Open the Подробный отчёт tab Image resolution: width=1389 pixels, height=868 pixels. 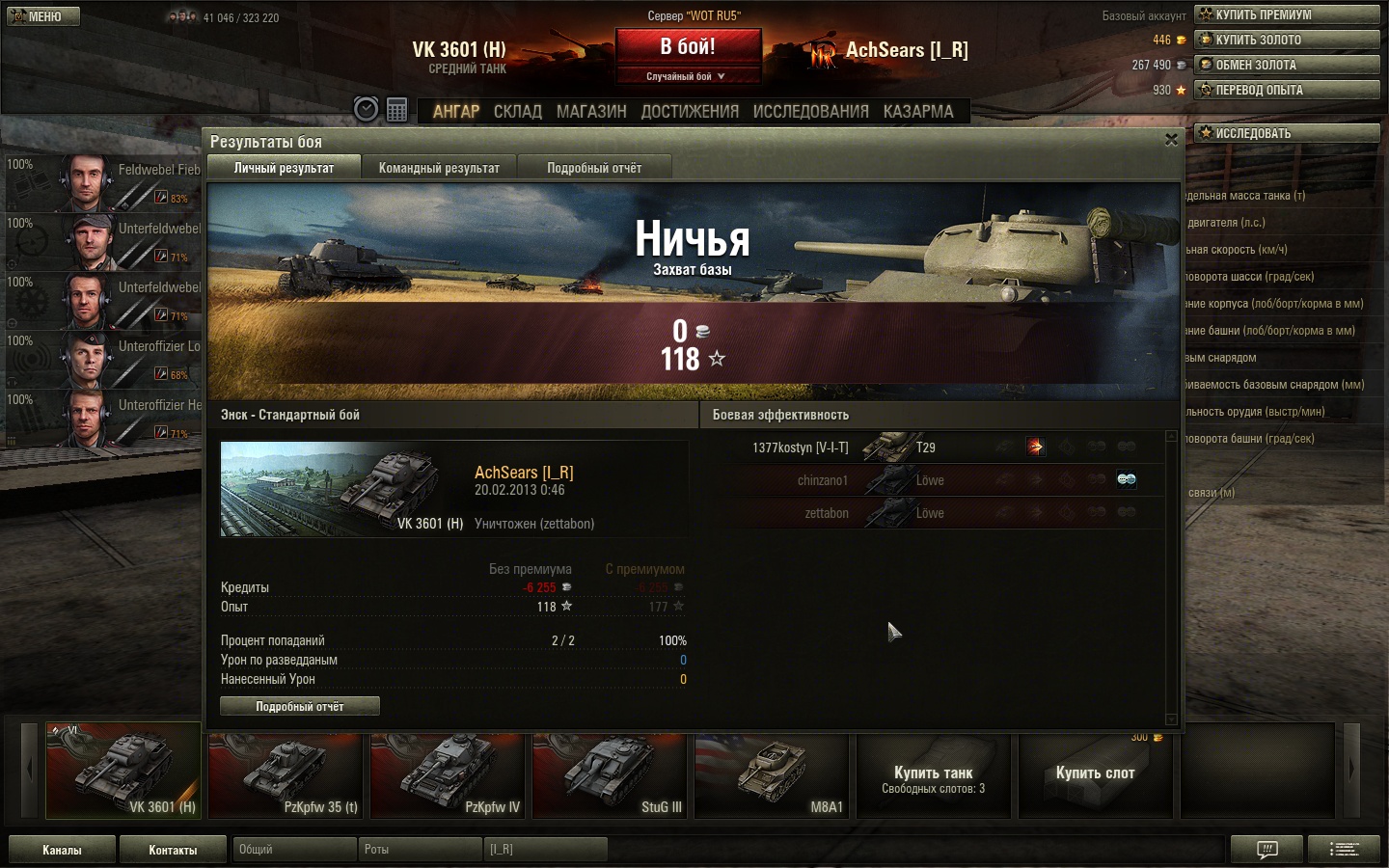tap(594, 168)
